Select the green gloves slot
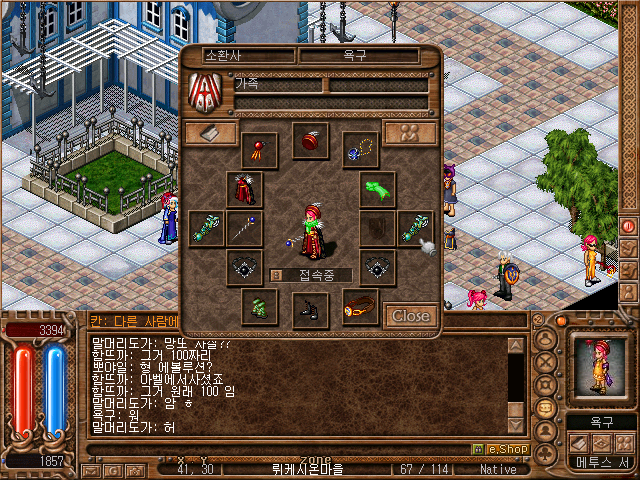 376,188
